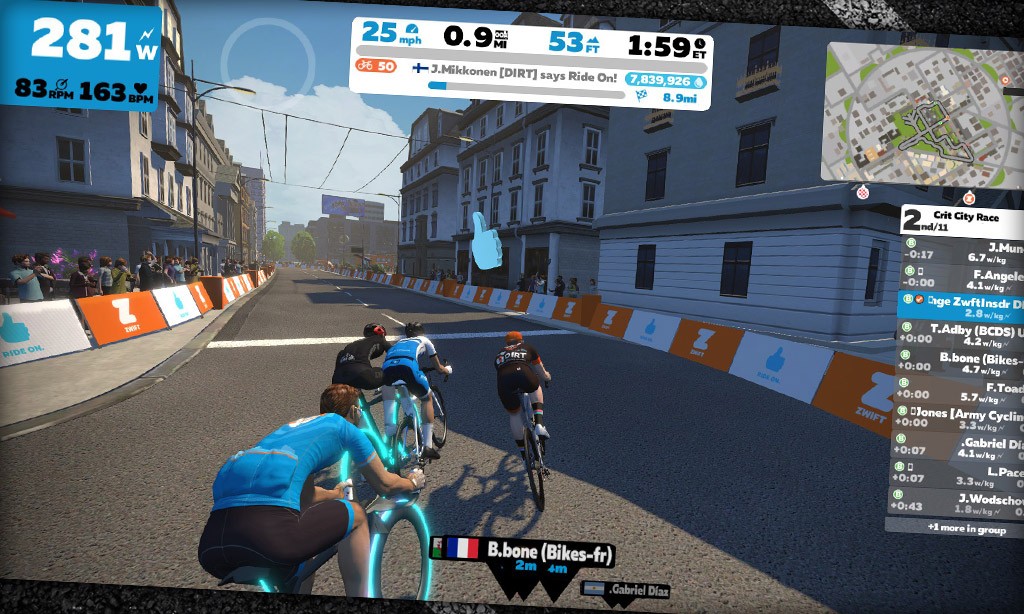Select B.bone (Bikes- row in riders list
The height and width of the screenshot is (614, 1024).
tap(960, 361)
